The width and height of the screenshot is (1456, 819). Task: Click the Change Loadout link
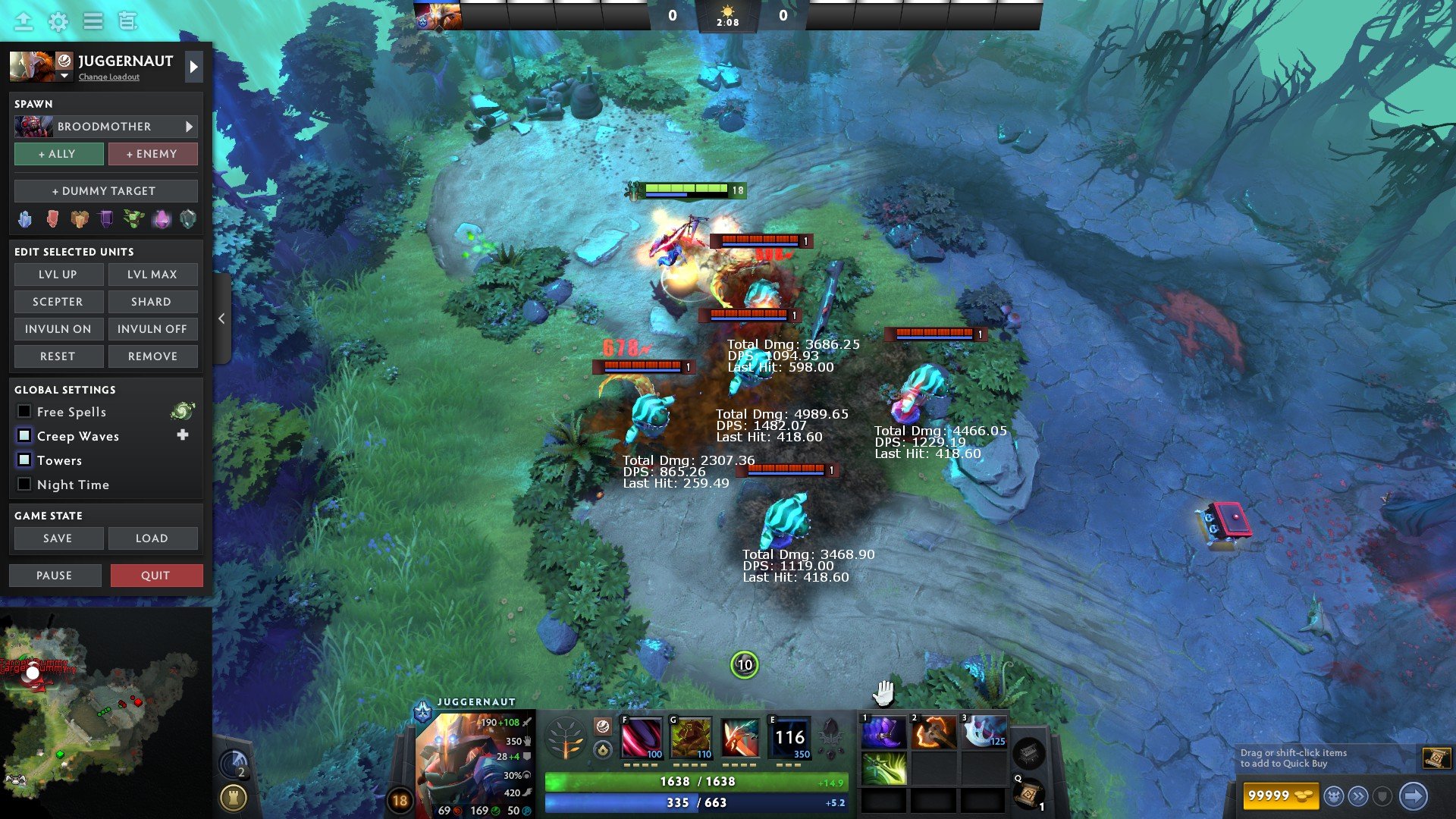point(109,77)
